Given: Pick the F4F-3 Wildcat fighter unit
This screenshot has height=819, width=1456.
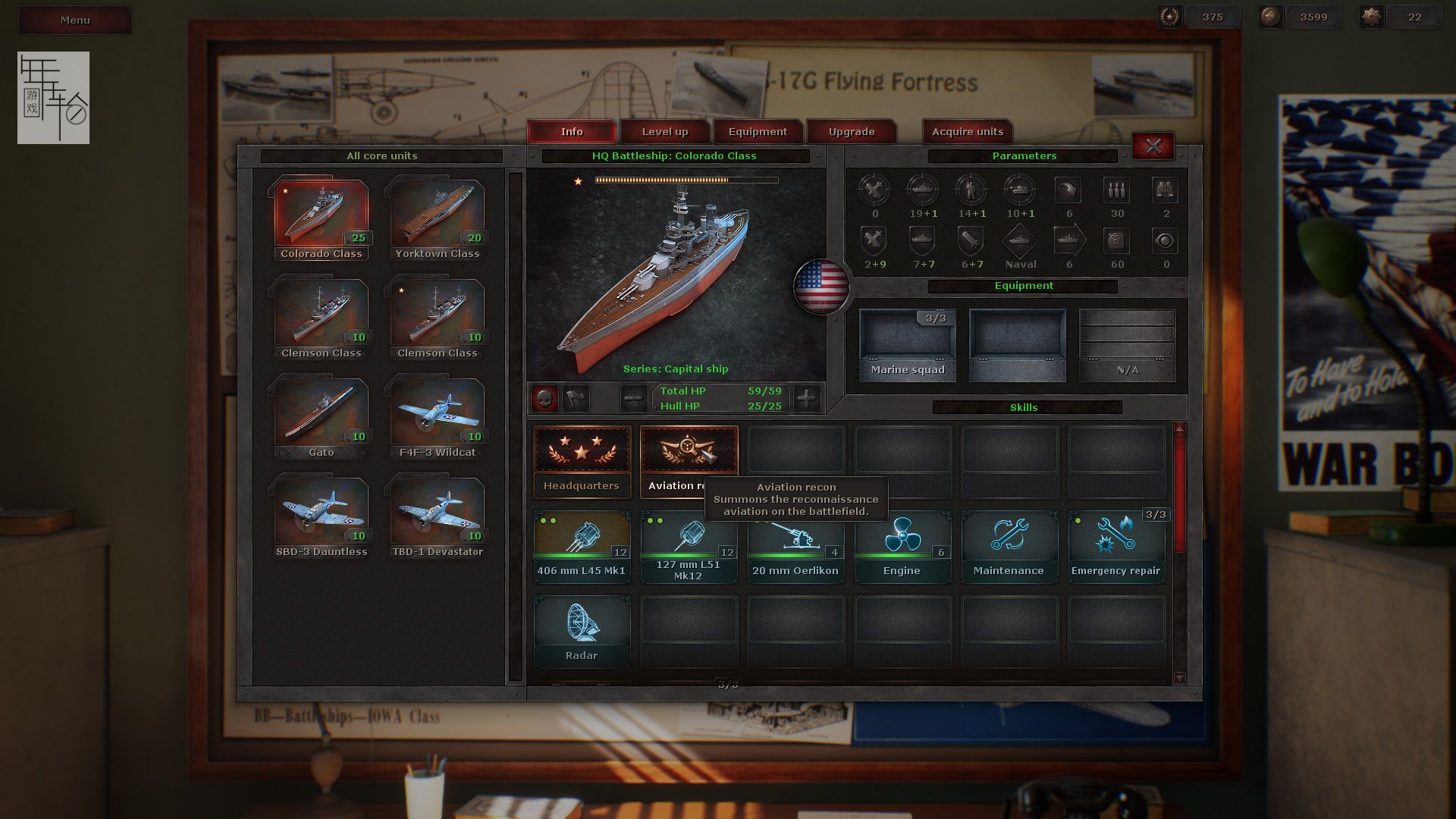Looking at the screenshot, I should 438,416.
